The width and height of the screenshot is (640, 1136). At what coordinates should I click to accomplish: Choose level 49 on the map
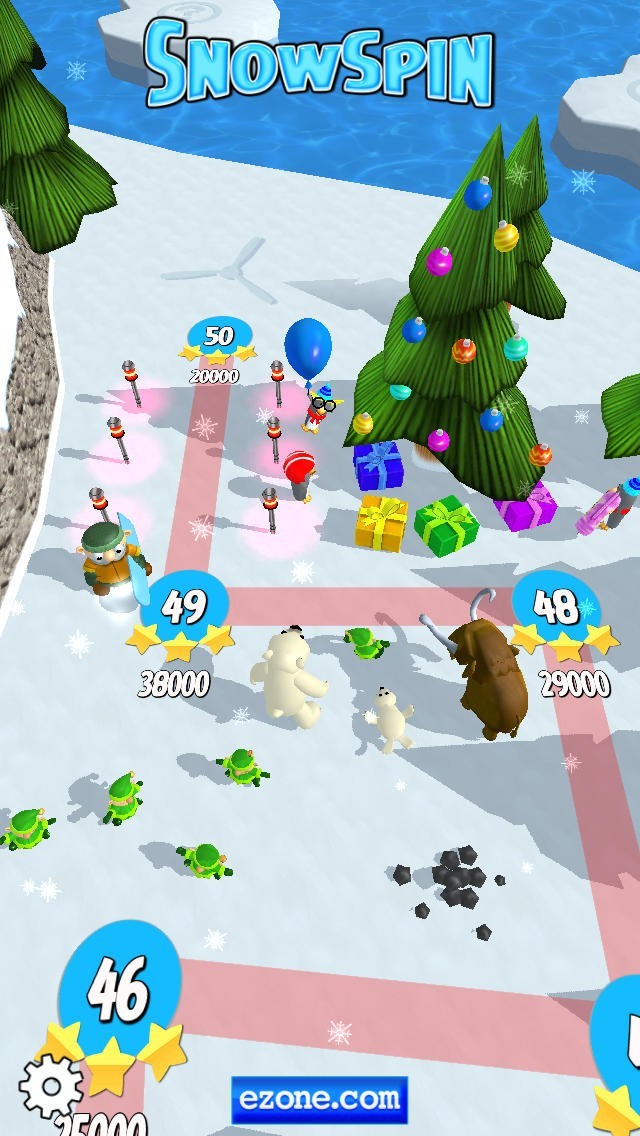click(184, 607)
